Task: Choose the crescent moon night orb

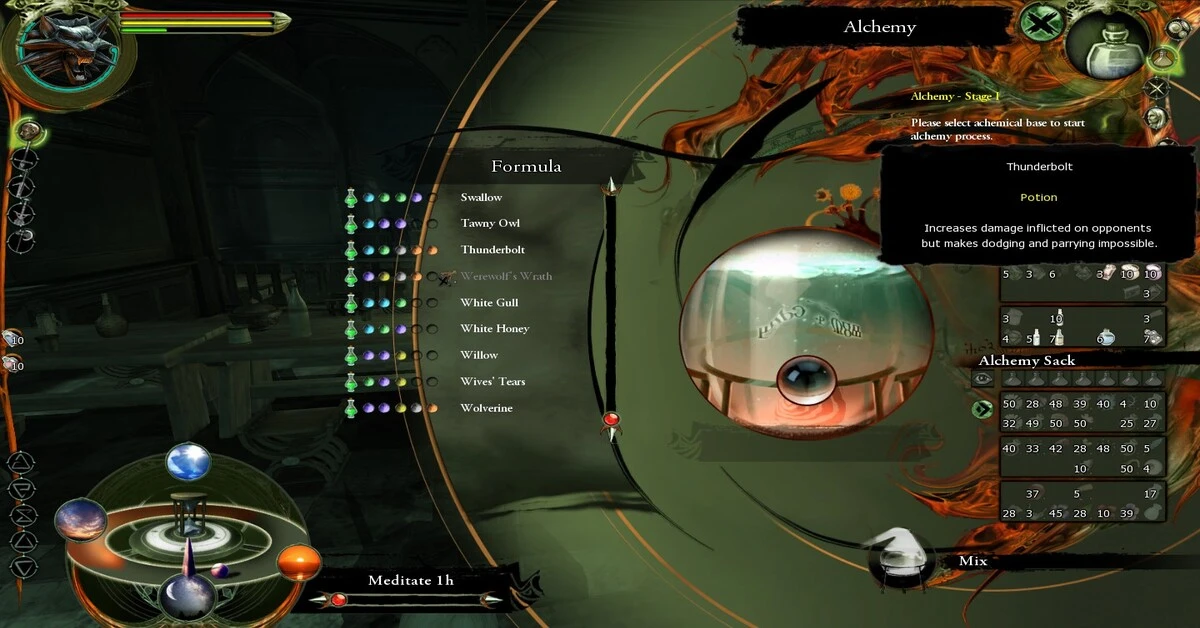Action: click(187, 595)
